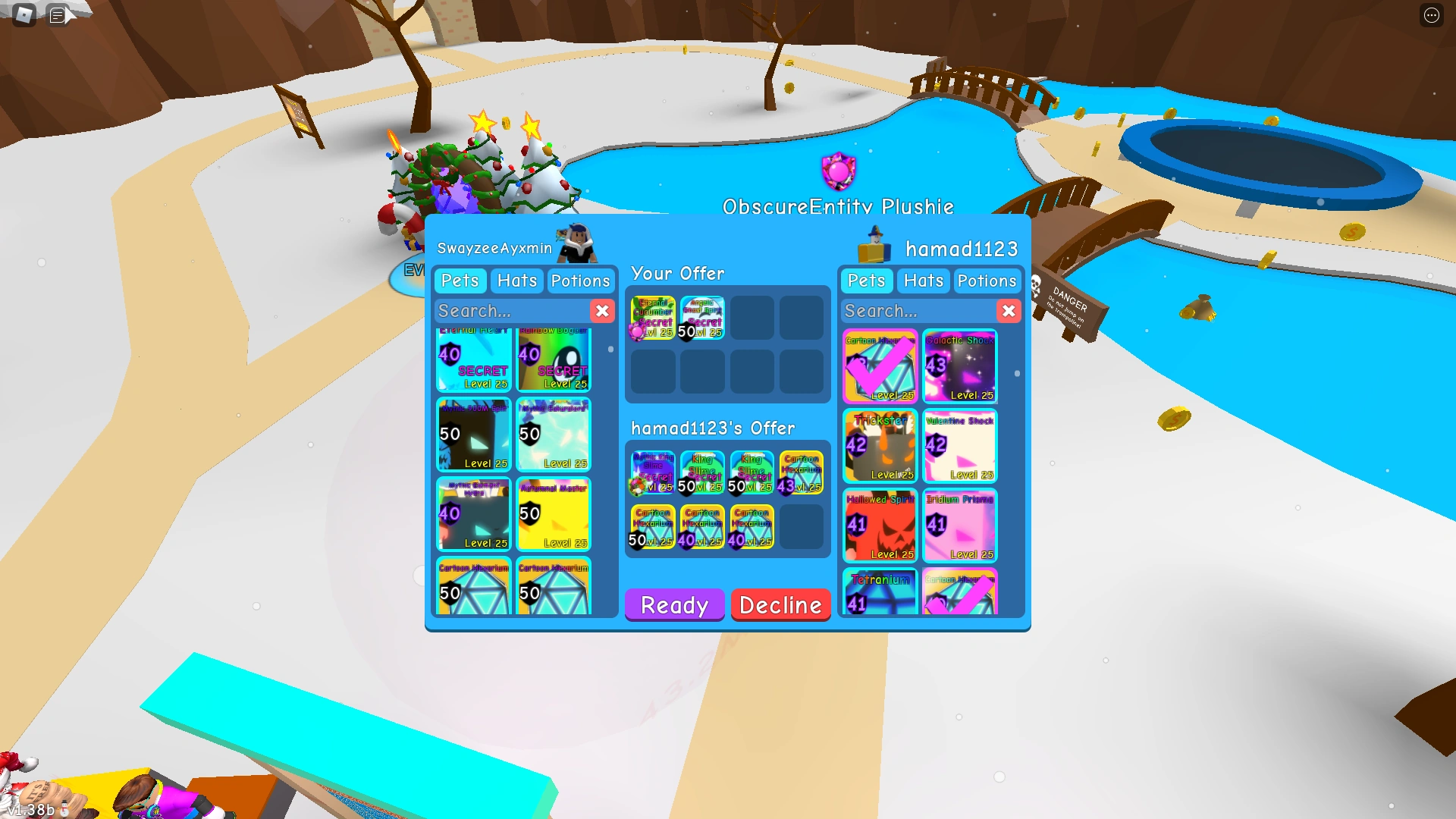Toggle selection on the Valentine Shock pet
Image resolution: width=1456 pixels, height=819 pixels.
(960, 446)
